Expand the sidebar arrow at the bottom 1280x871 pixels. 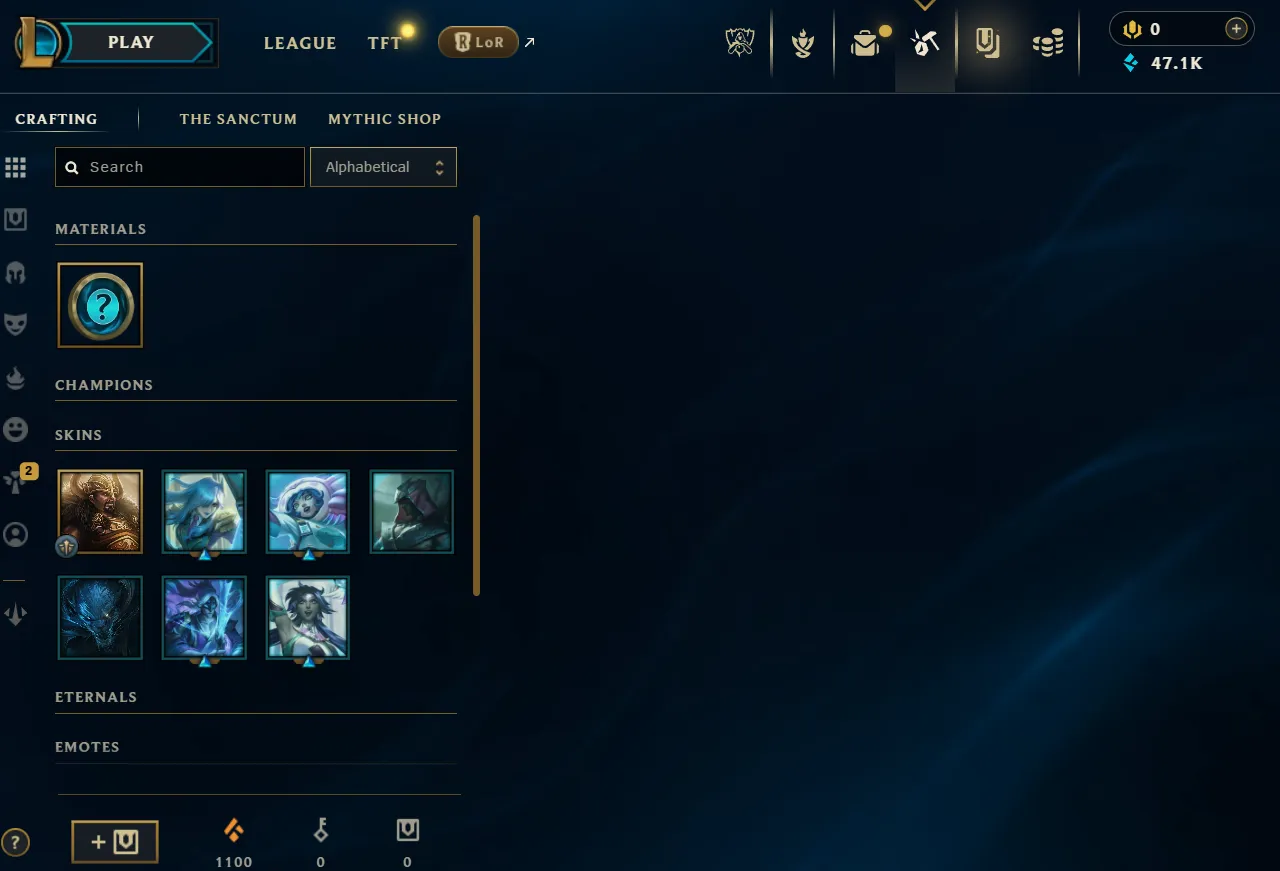coord(16,613)
